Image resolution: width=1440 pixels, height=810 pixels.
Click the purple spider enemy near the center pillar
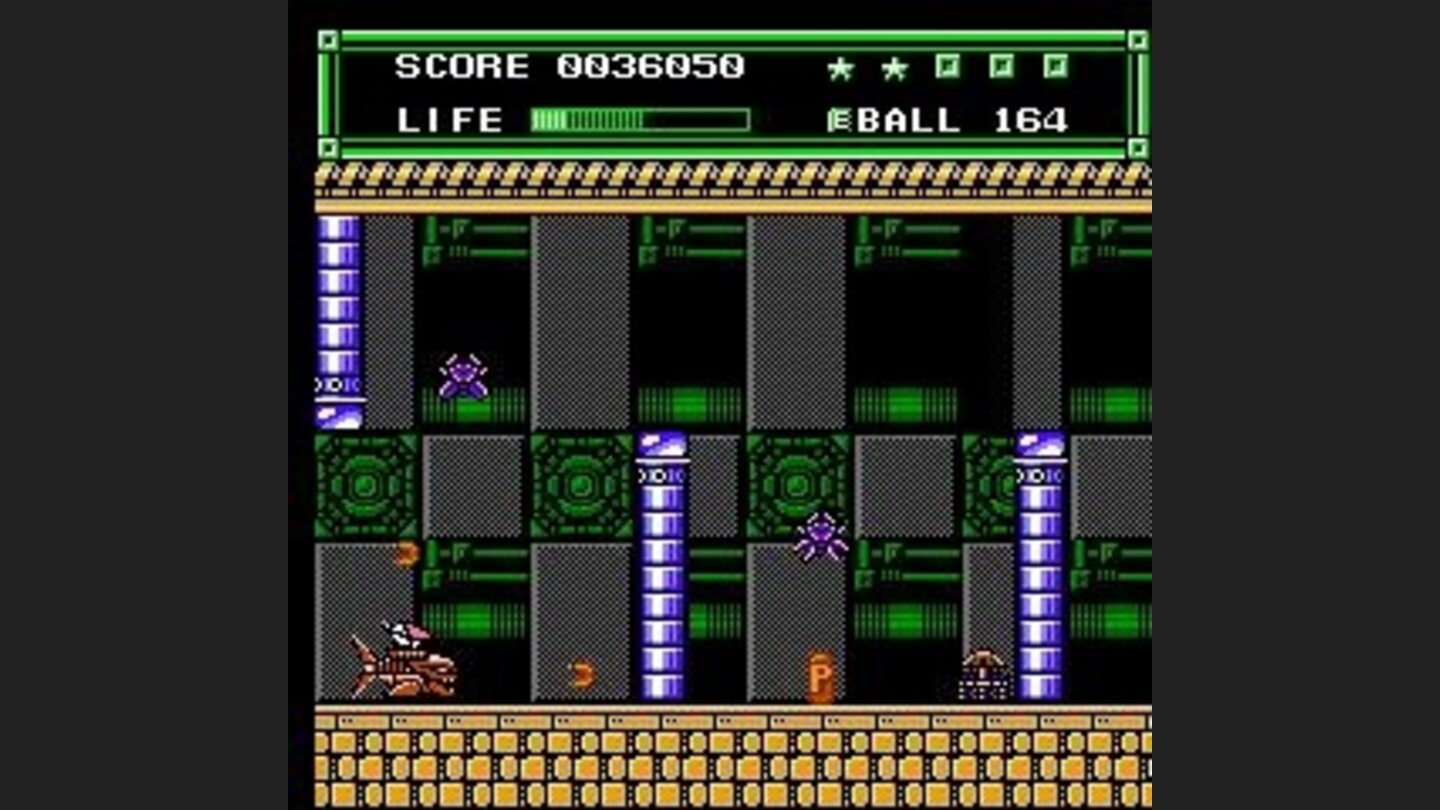820,538
